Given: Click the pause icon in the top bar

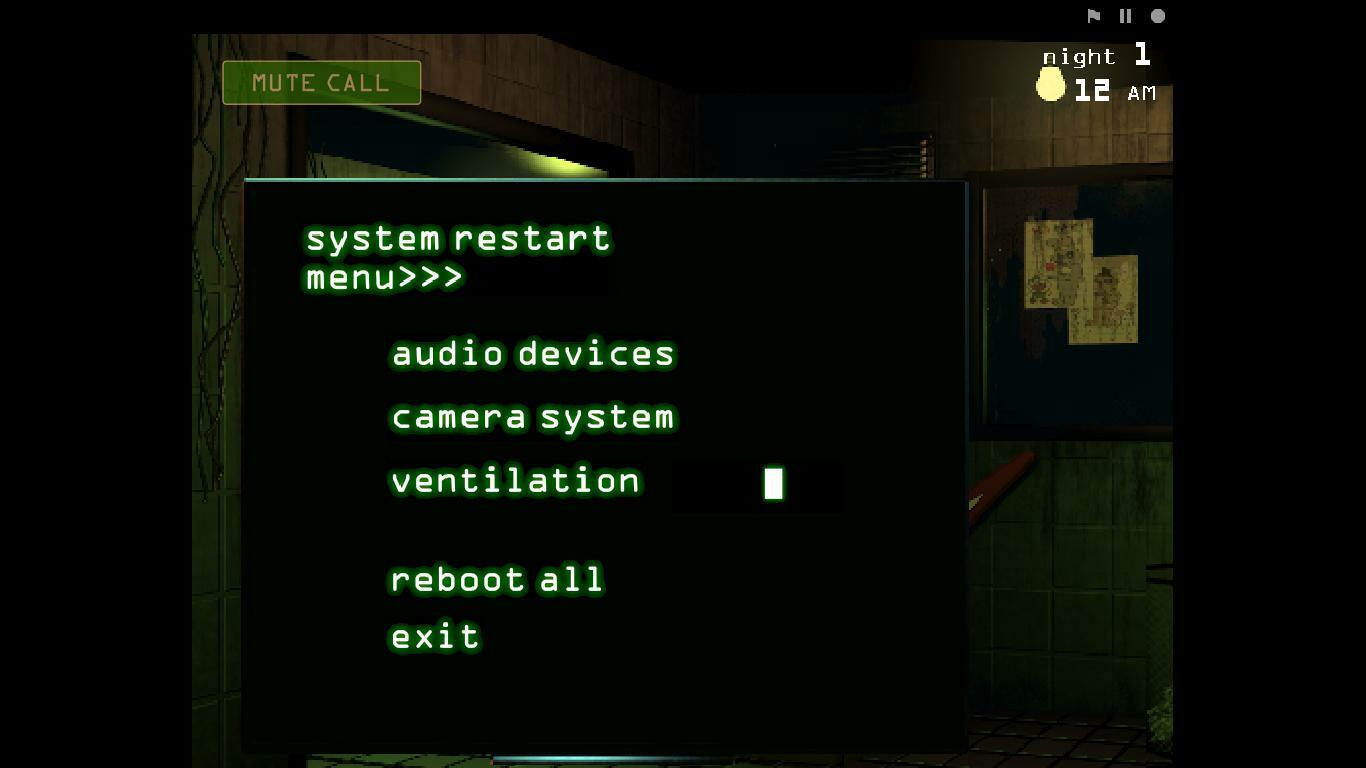Looking at the screenshot, I should pos(1124,15).
